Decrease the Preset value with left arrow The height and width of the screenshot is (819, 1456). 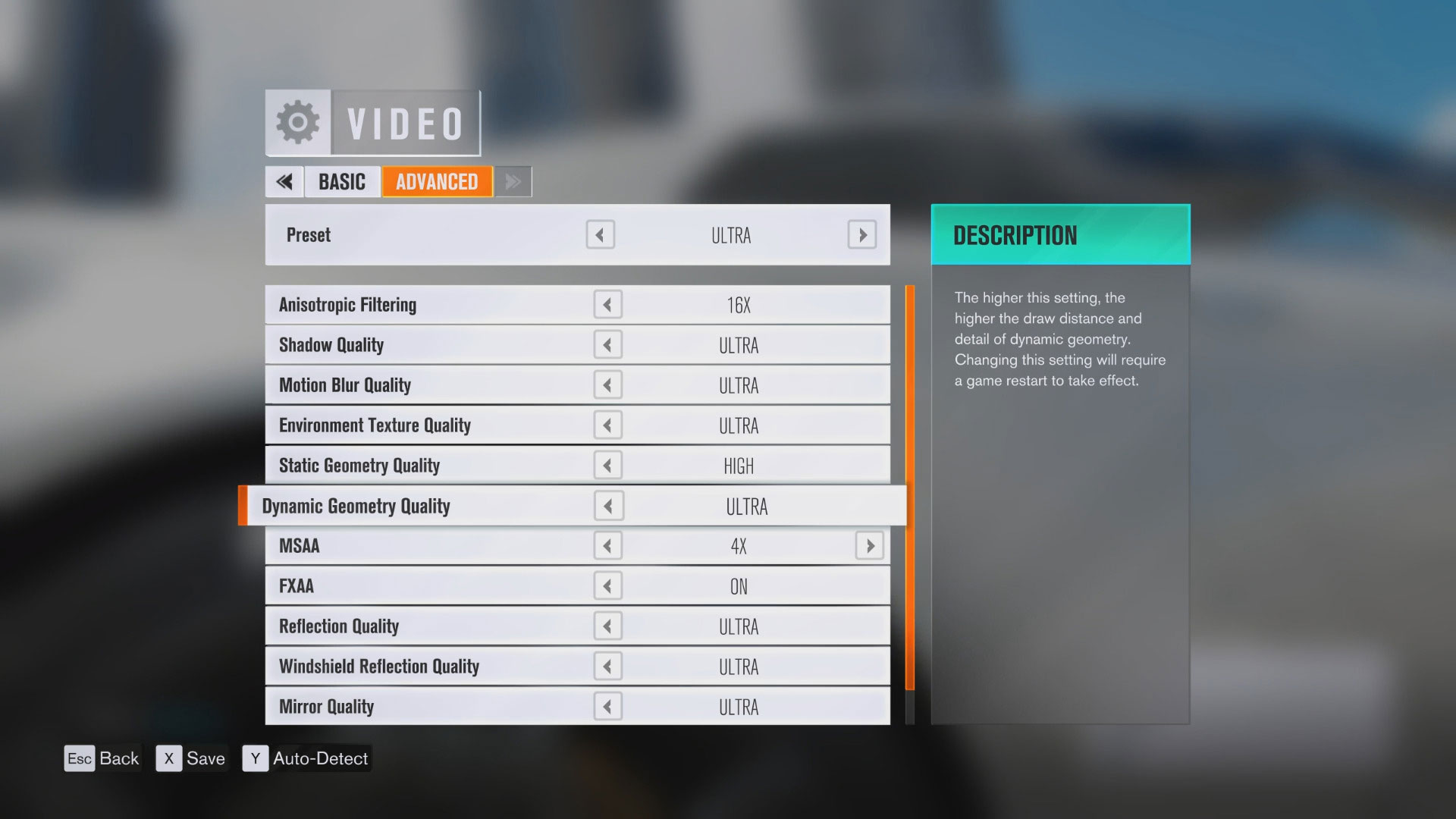click(x=600, y=235)
